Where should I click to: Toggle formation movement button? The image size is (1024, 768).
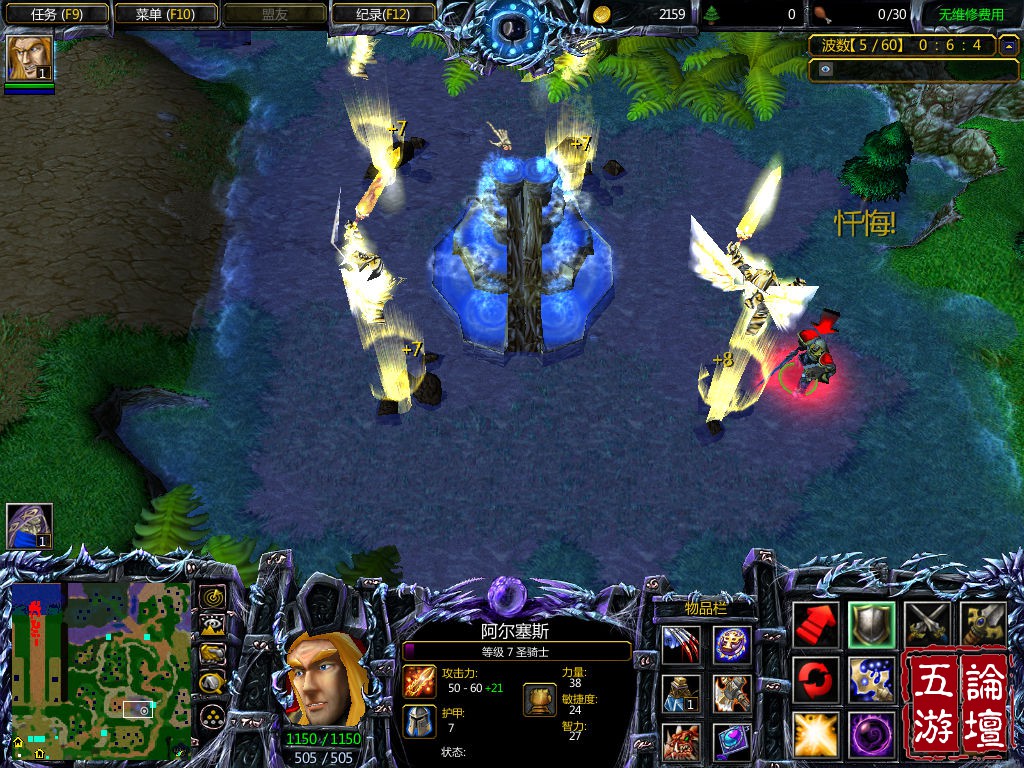coord(212,714)
